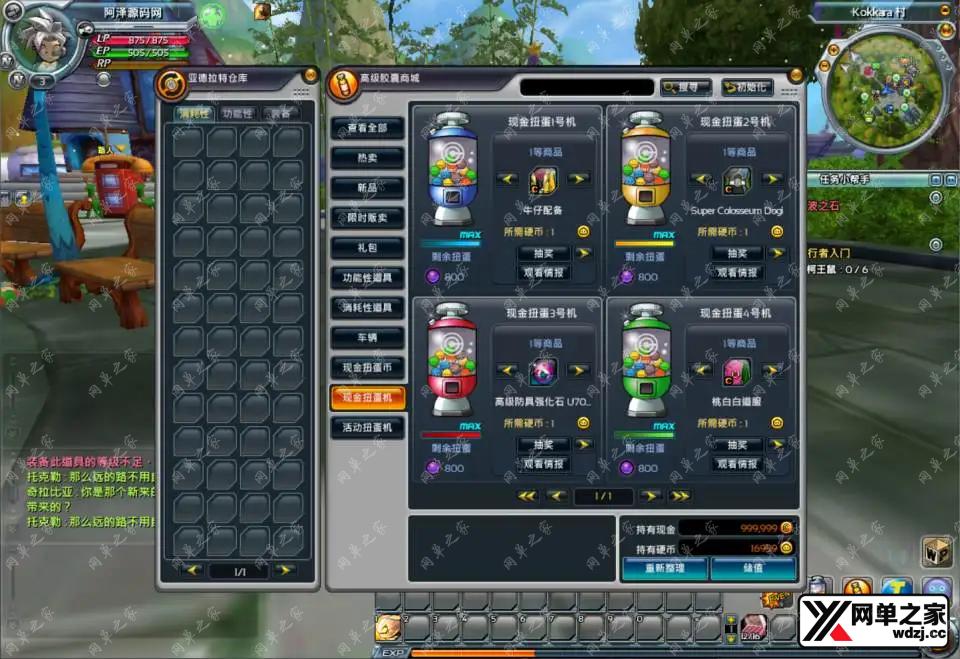This screenshot has height=659, width=960.
Task: Click the 储值 recharge button
Action: (x=753, y=569)
